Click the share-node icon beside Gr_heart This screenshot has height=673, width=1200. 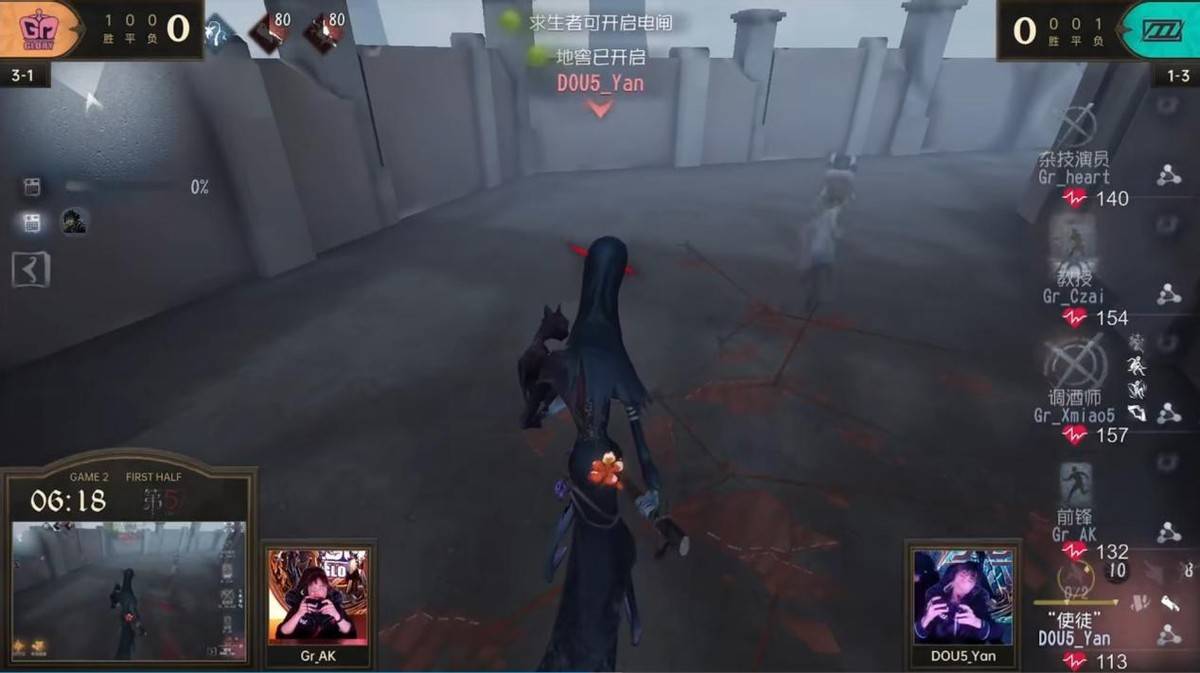click(x=1168, y=177)
